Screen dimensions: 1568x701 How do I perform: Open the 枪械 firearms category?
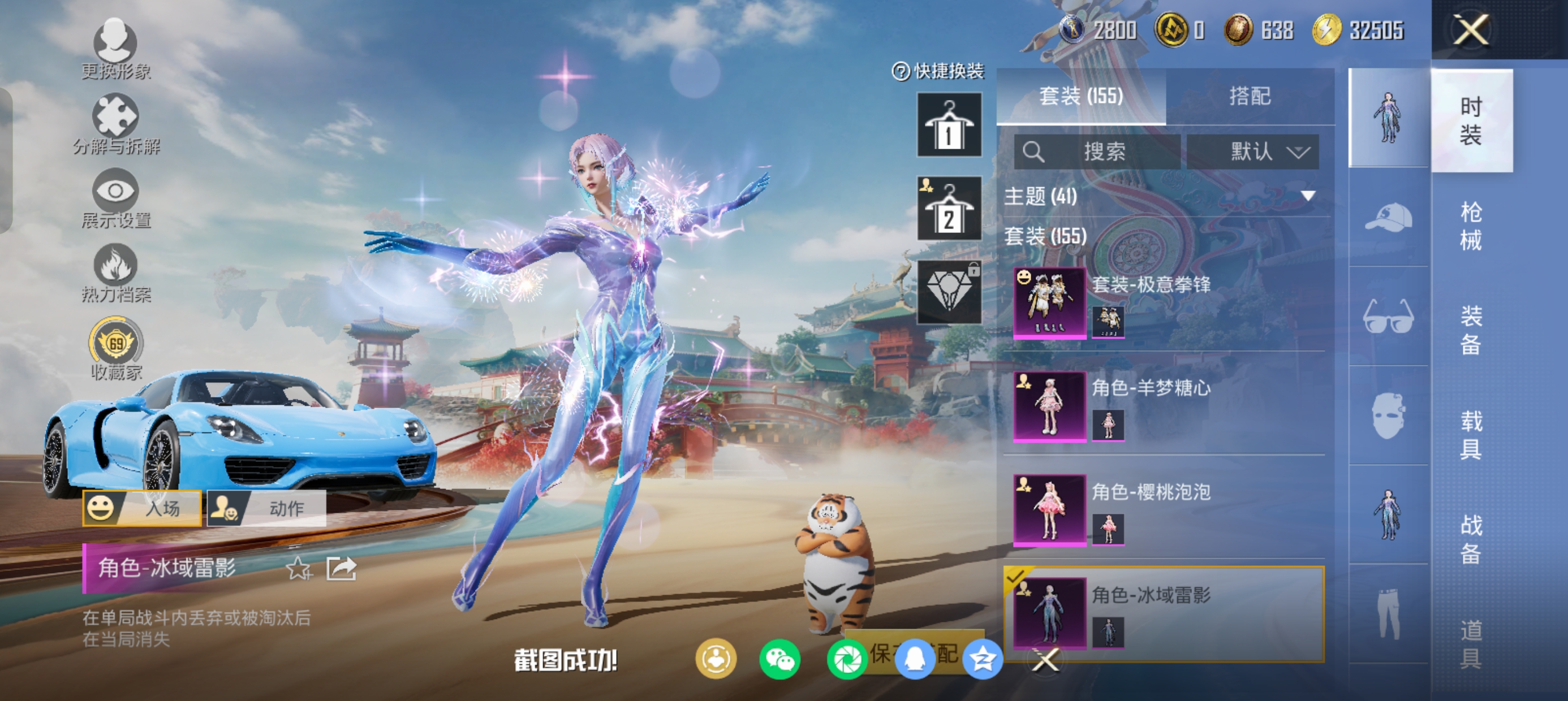click(x=1471, y=226)
